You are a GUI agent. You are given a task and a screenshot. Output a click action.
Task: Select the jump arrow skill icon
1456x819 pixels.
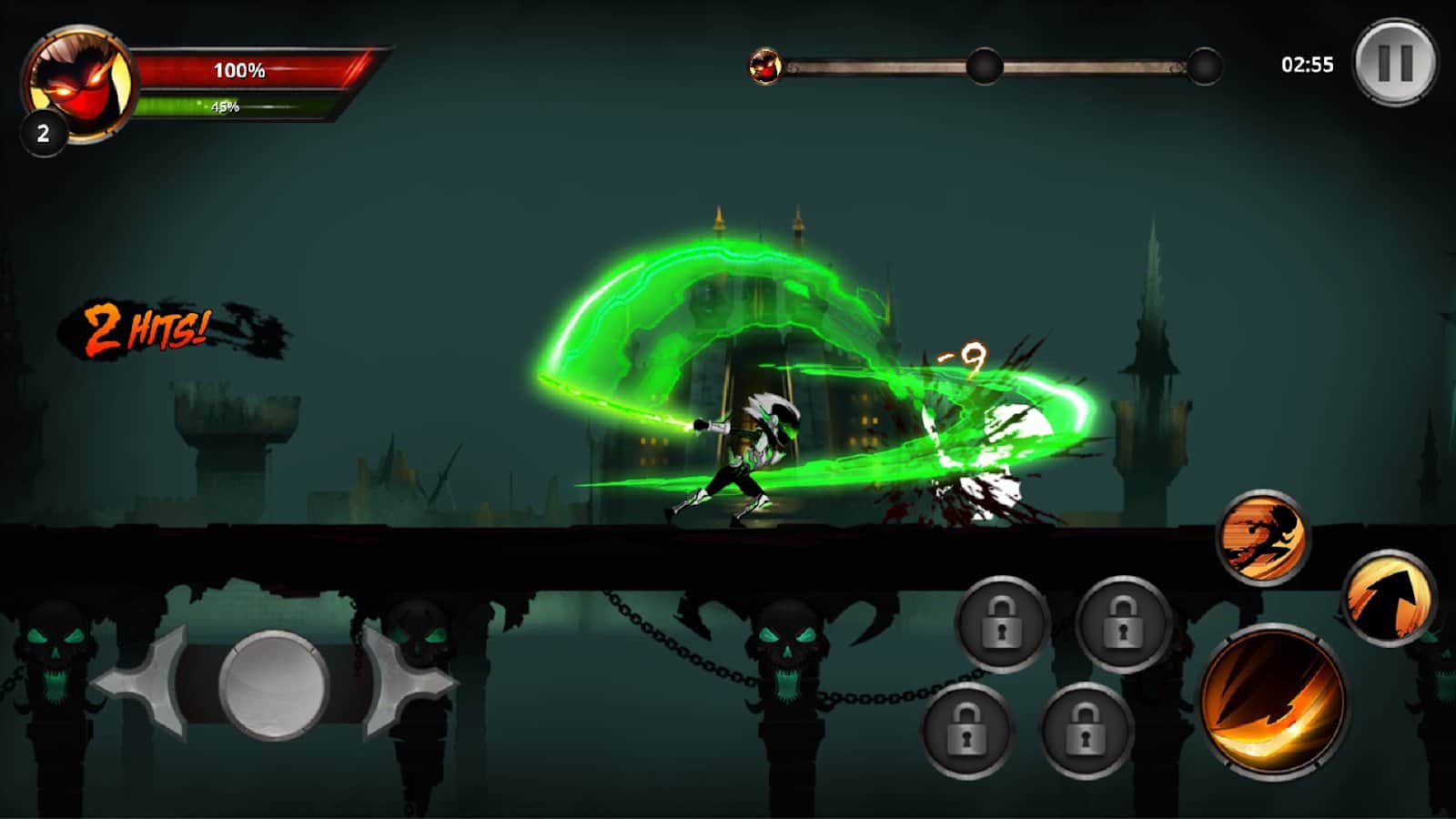click(x=1386, y=596)
